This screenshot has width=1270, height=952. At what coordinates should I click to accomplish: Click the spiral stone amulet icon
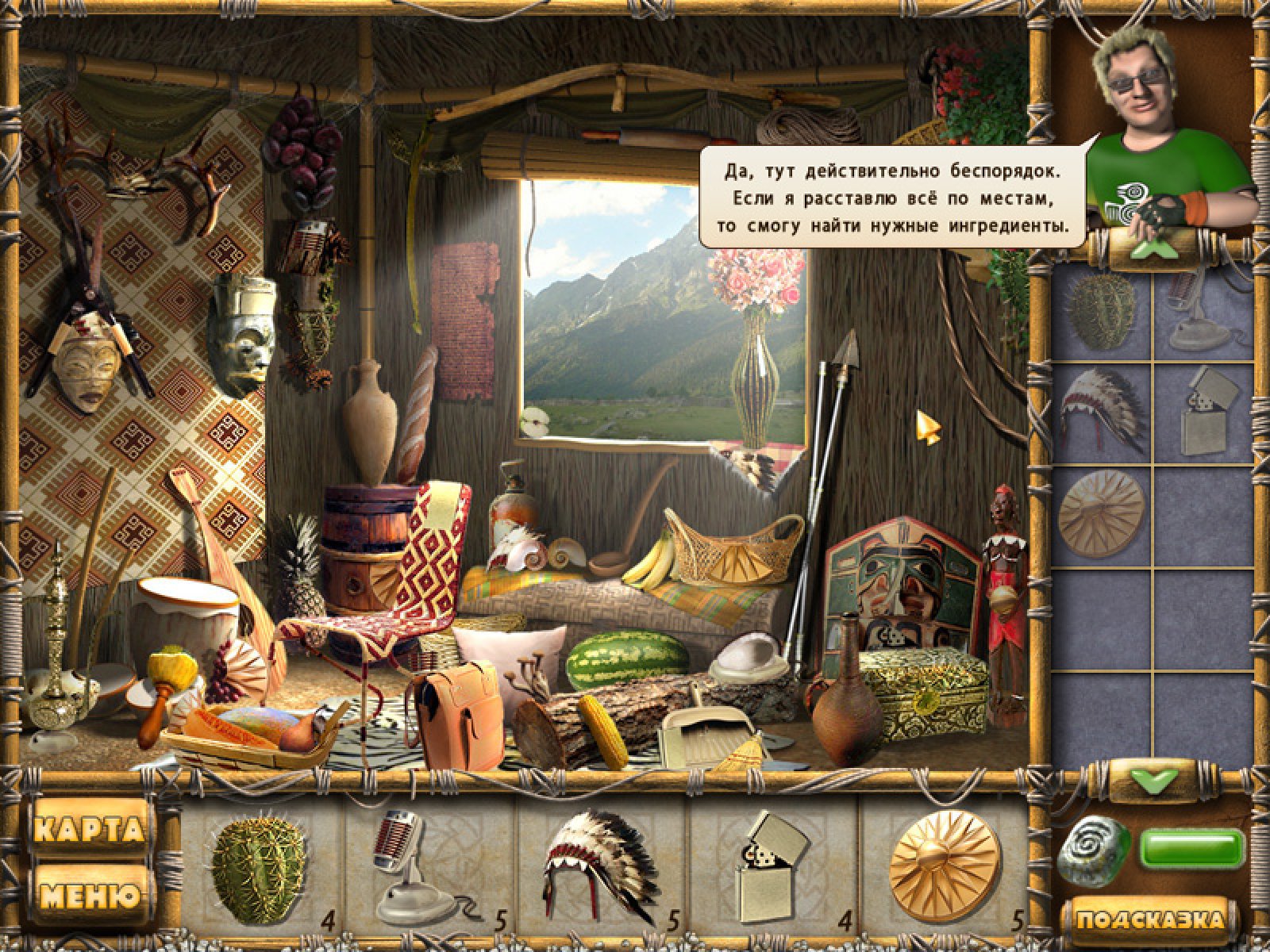[1095, 850]
